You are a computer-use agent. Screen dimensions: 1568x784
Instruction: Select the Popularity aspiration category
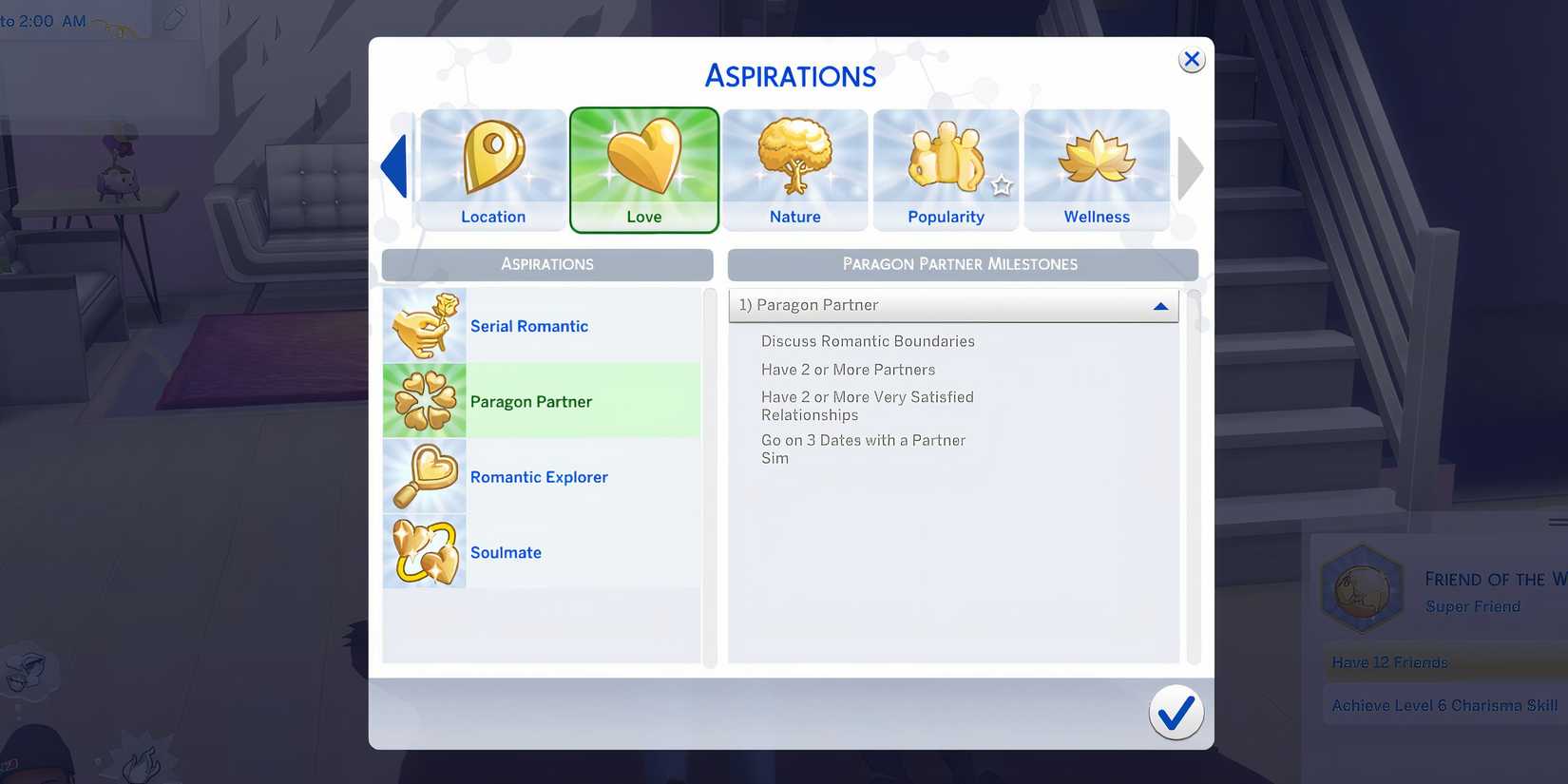[945, 169]
